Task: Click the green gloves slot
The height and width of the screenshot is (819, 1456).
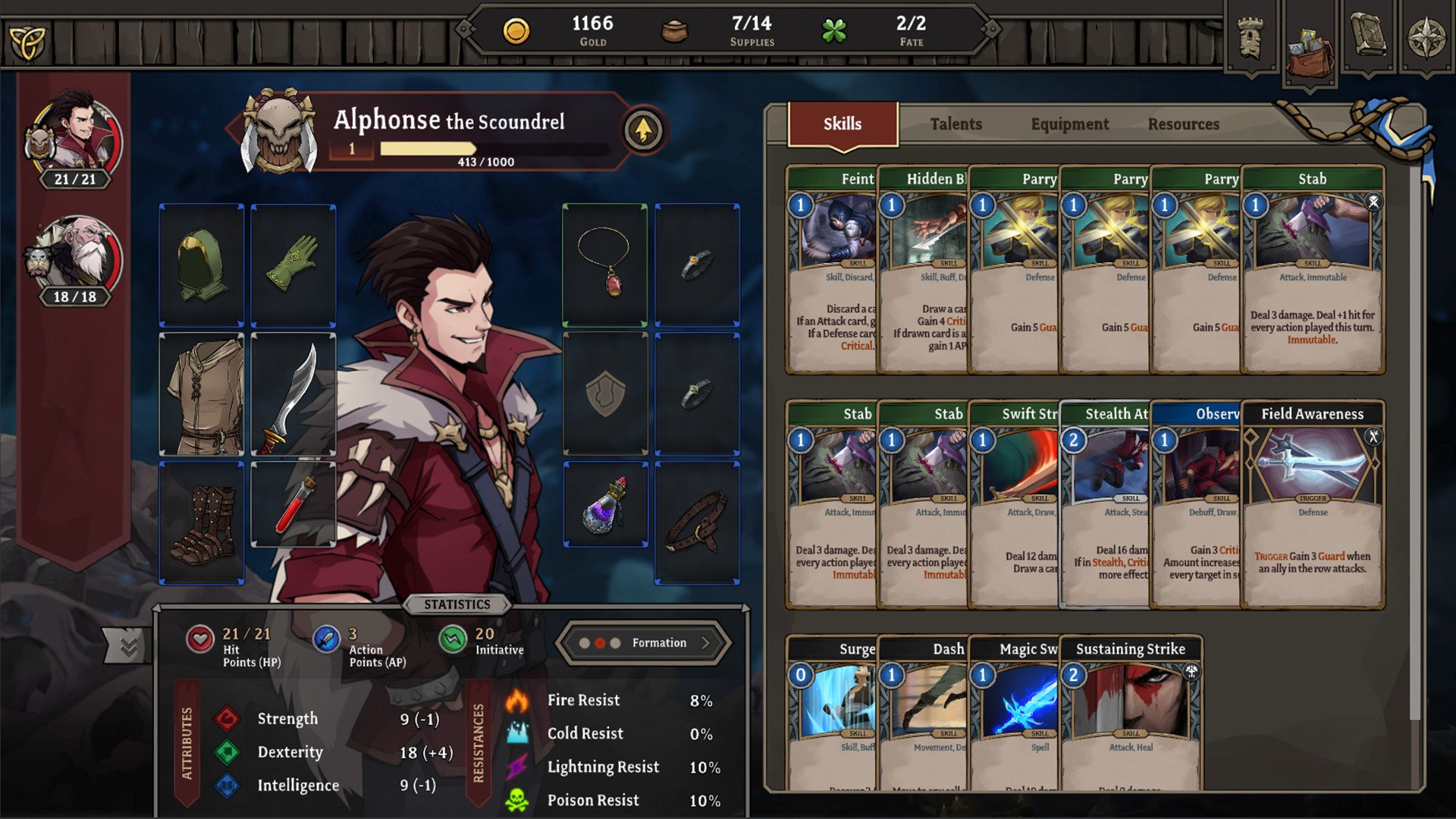Action: (x=293, y=265)
